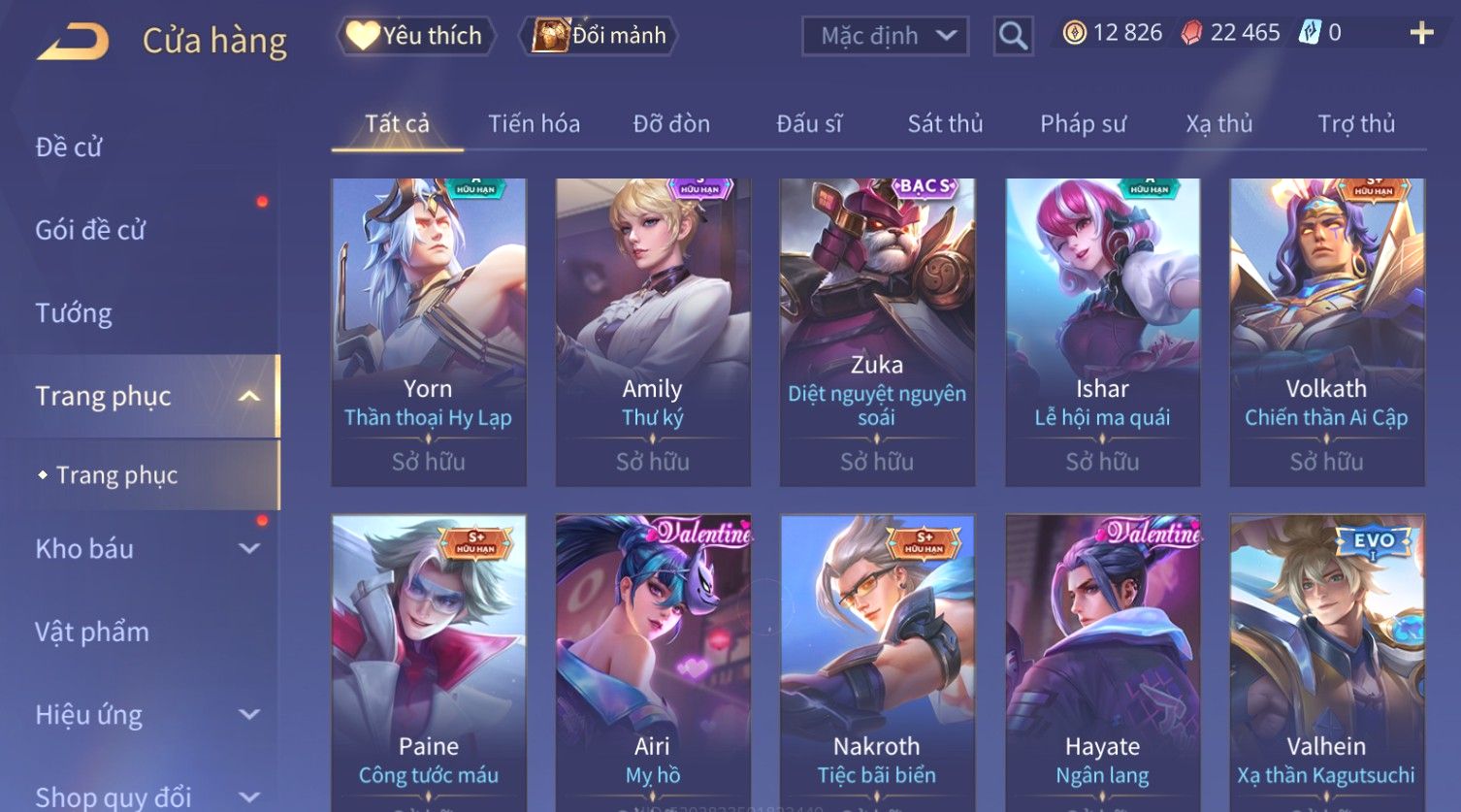Expand the Mặc định sort dropdown
Image resolution: width=1461 pixels, height=812 pixels.
pos(885,36)
